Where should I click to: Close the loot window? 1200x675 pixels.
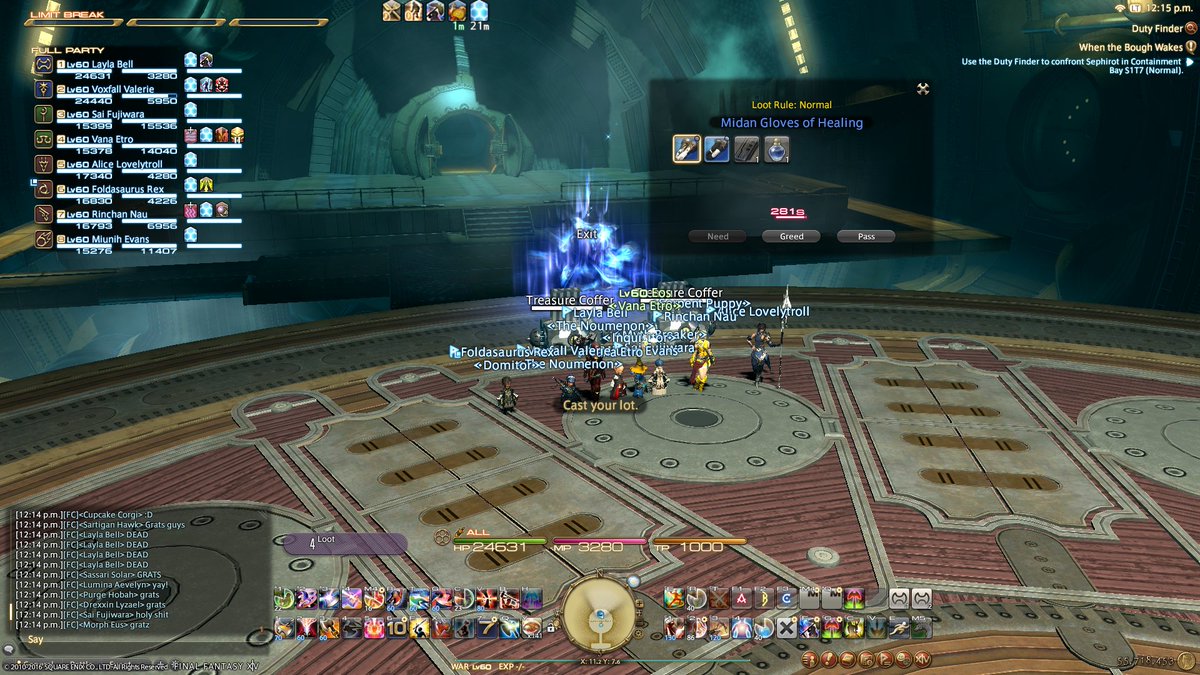[923, 88]
